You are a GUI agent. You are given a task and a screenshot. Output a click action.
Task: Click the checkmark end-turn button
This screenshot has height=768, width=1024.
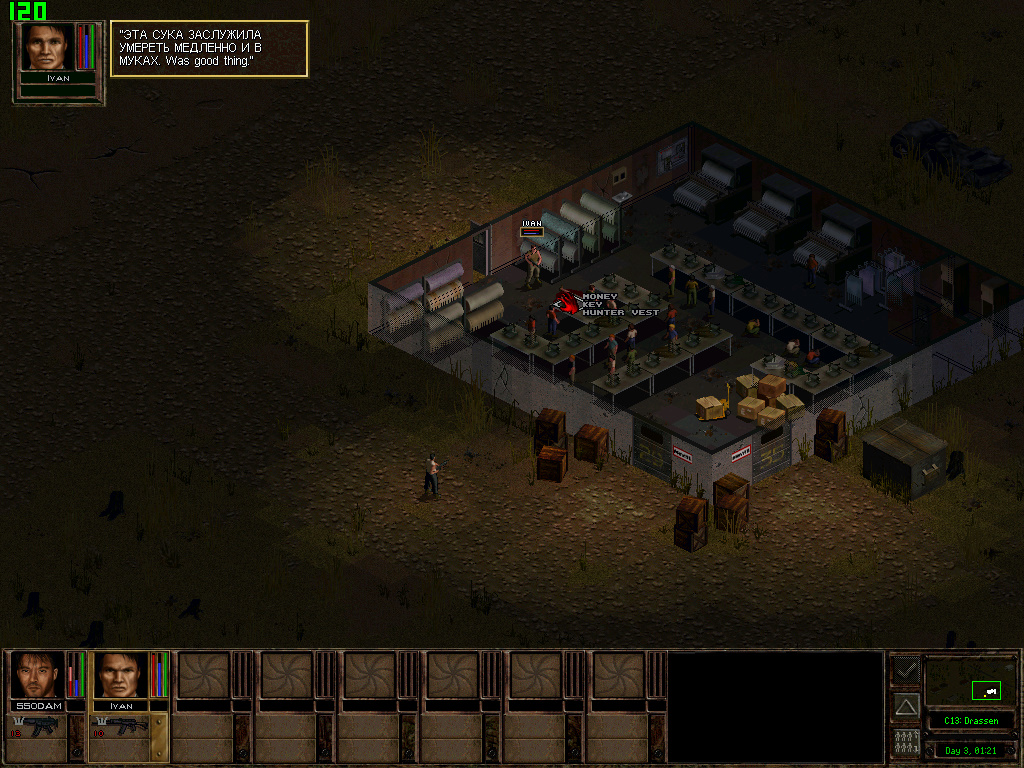coord(906,669)
